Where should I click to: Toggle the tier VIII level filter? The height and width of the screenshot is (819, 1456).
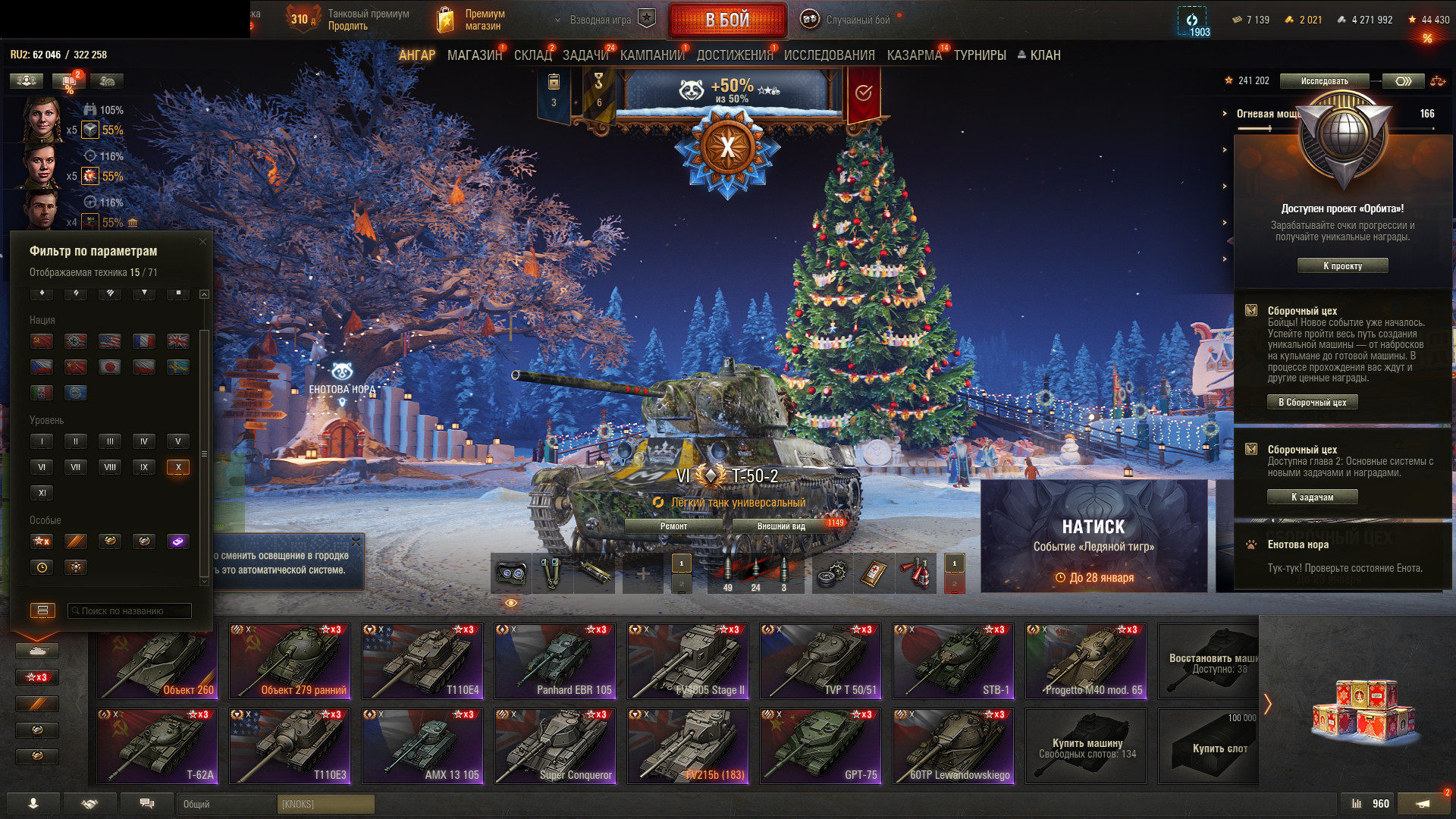click(110, 467)
